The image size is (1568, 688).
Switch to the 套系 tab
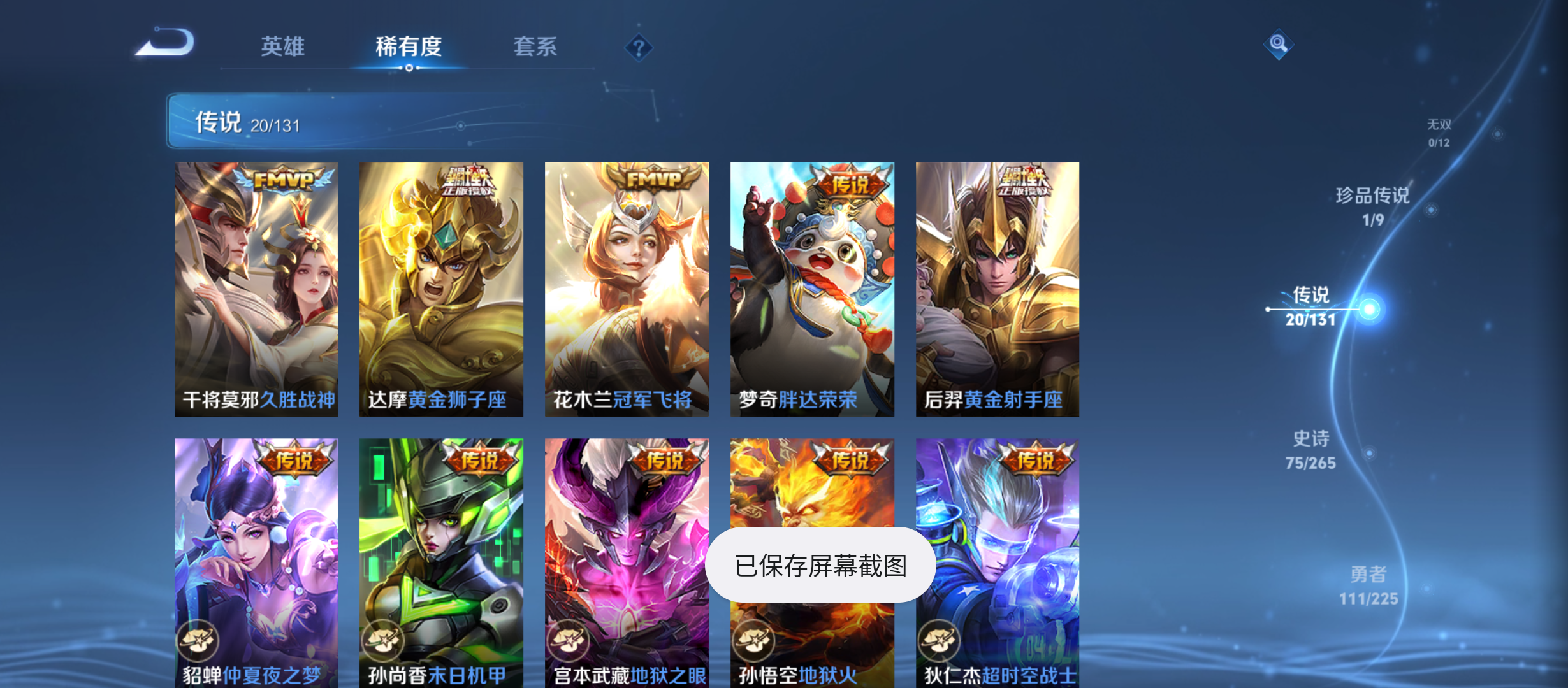click(x=535, y=47)
